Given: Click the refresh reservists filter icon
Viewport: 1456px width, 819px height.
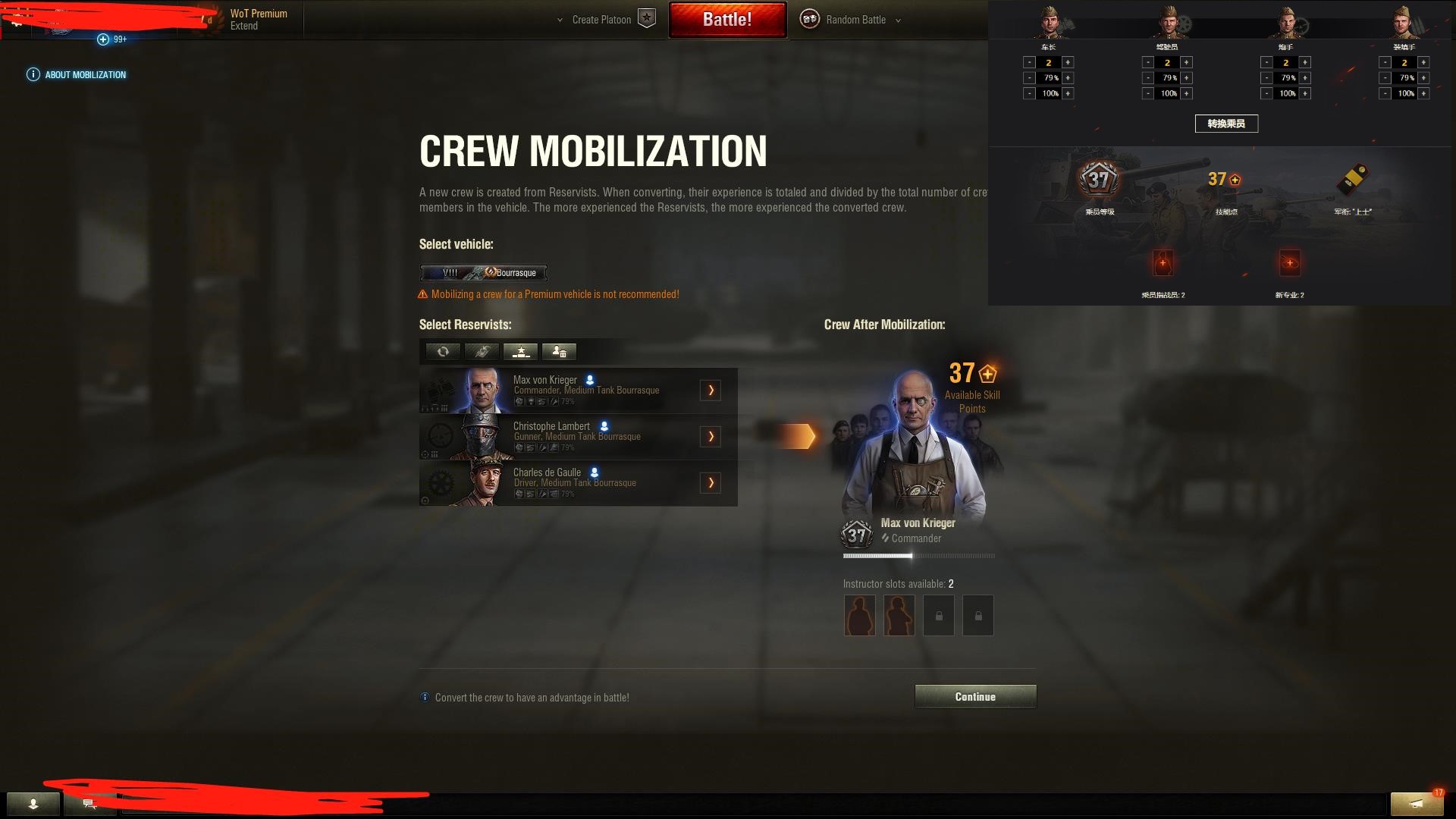Looking at the screenshot, I should tap(443, 352).
